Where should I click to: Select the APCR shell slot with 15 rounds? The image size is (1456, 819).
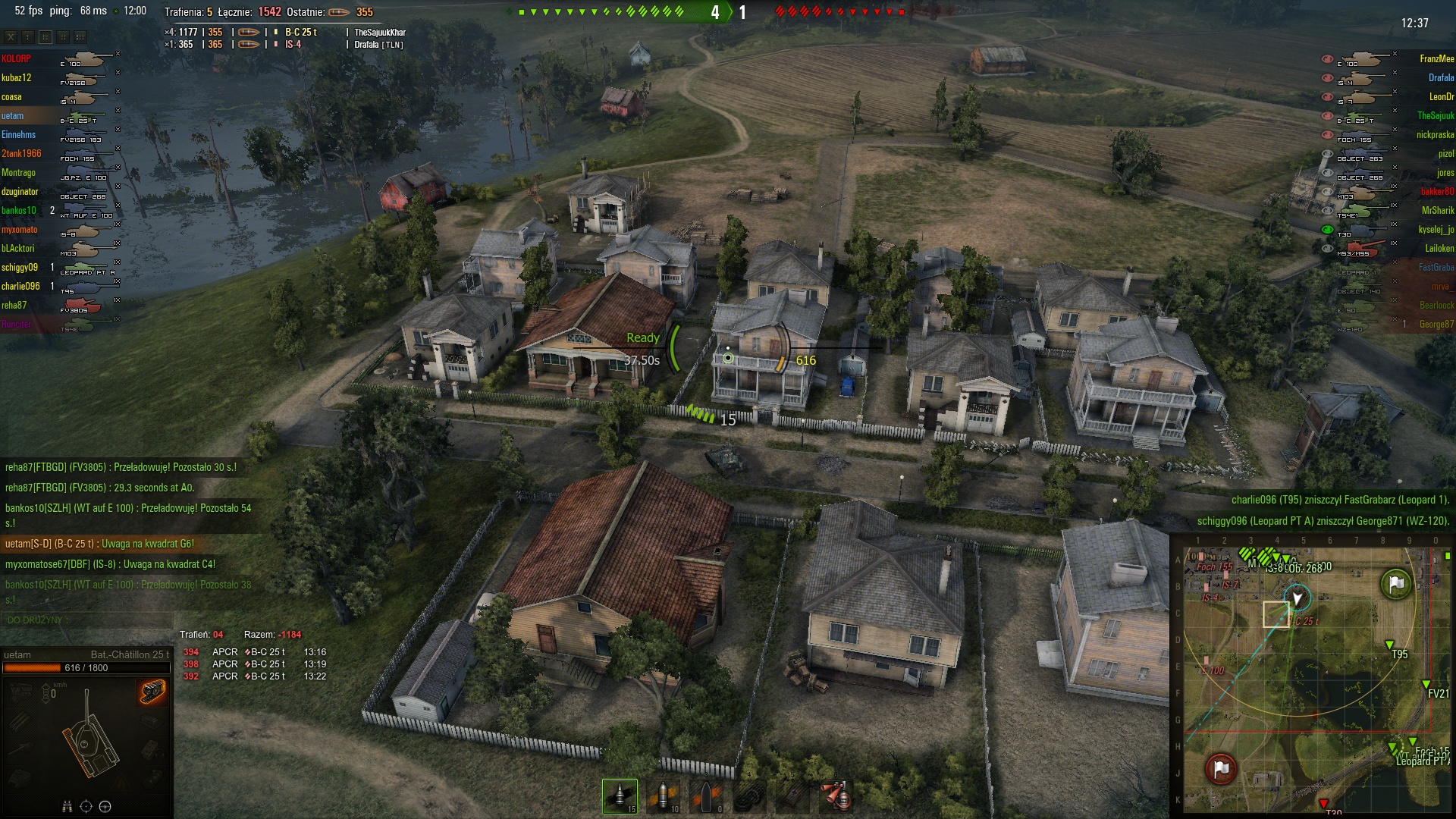click(x=620, y=796)
